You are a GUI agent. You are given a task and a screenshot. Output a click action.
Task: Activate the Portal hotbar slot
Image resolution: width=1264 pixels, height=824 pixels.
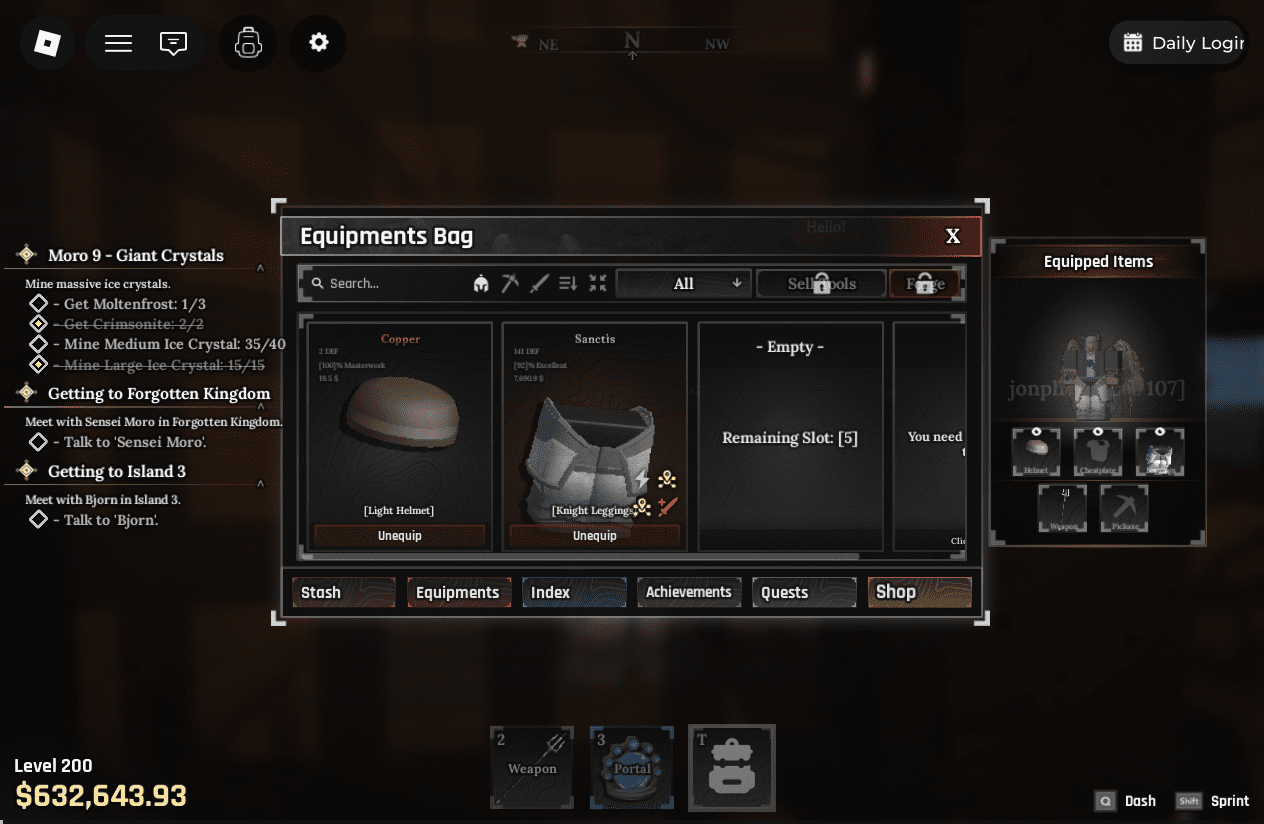click(x=632, y=767)
